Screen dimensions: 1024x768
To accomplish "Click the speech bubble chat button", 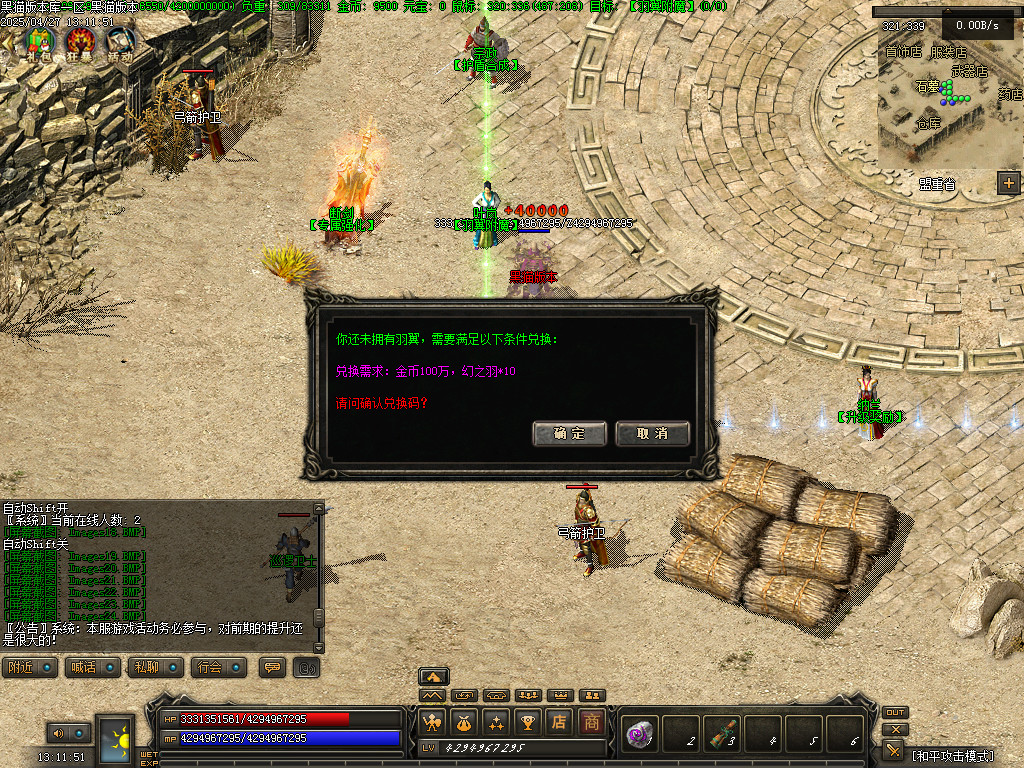I will pyautogui.click(x=271, y=667).
